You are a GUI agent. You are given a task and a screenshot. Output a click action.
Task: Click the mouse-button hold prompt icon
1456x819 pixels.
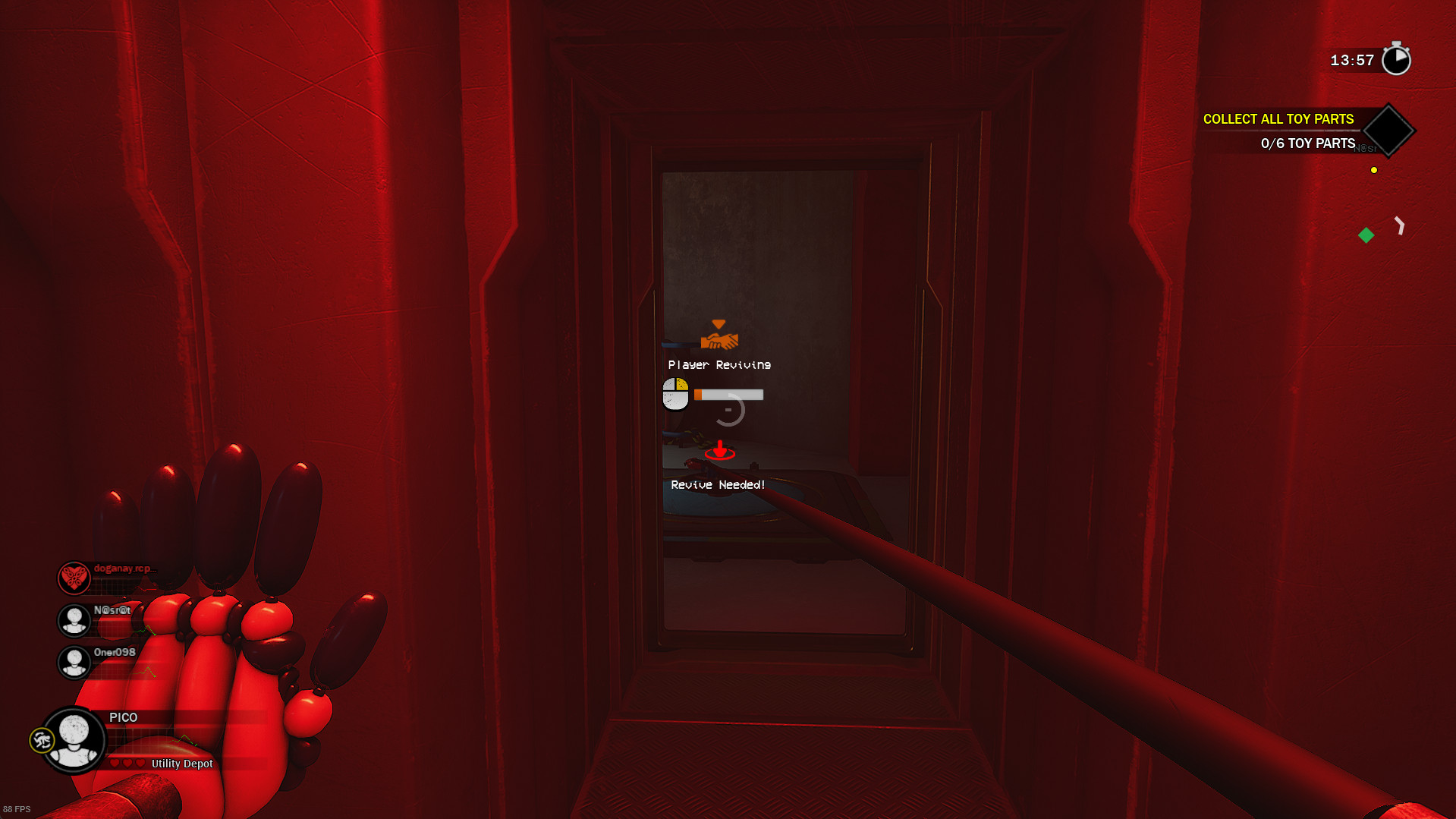coord(675,395)
